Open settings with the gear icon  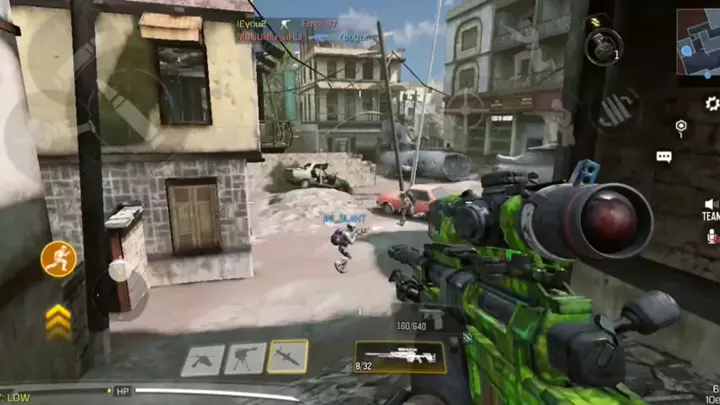pos(711,102)
